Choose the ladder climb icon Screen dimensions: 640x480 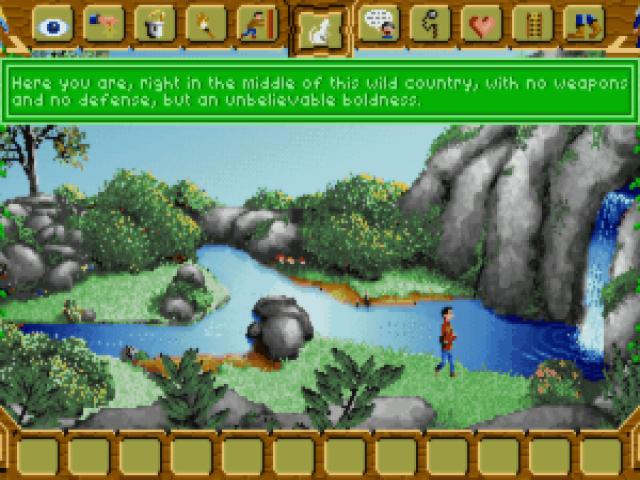click(533, 23)
